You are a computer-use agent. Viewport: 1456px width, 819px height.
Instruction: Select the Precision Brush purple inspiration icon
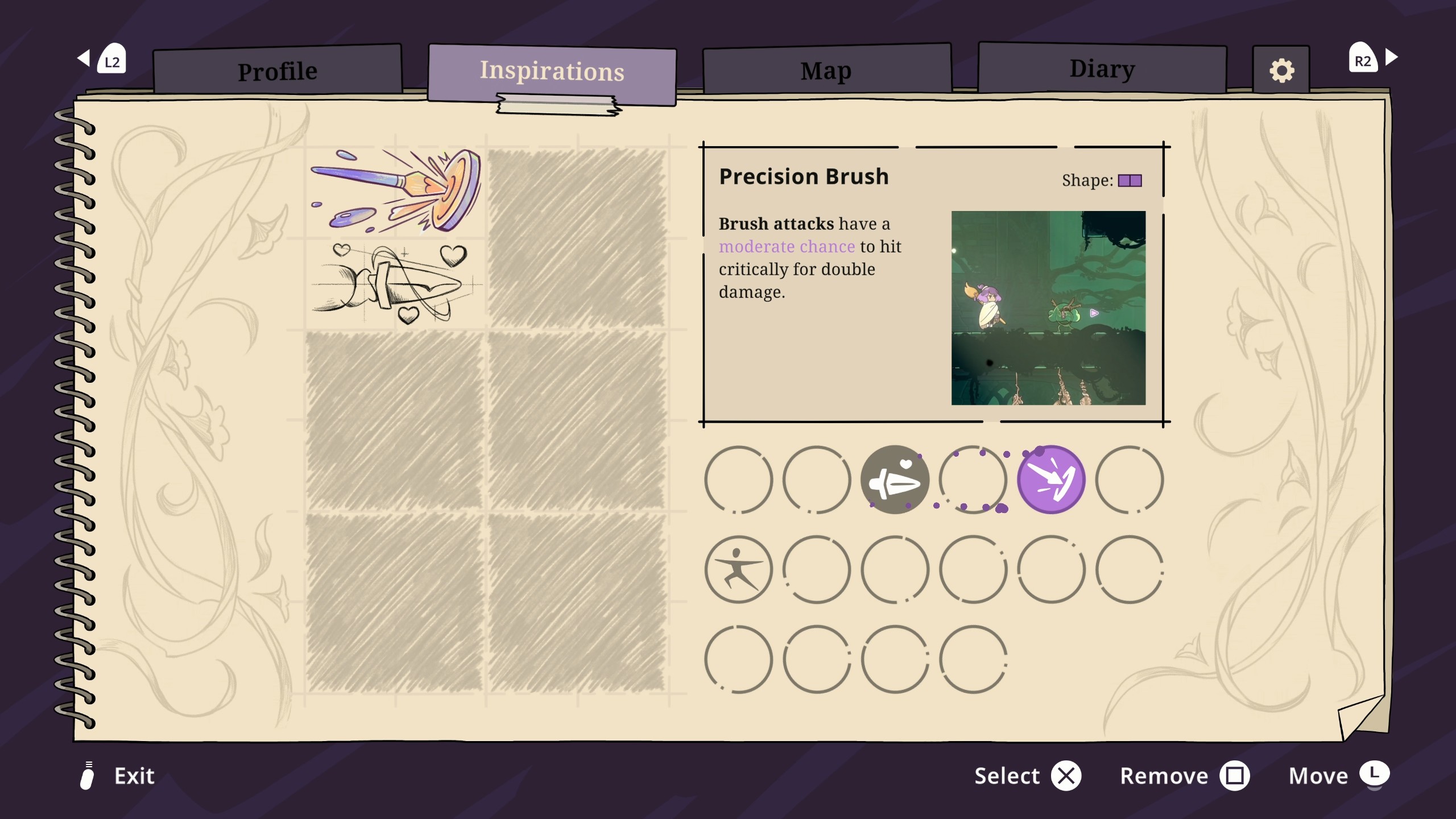coord(1051,480)
